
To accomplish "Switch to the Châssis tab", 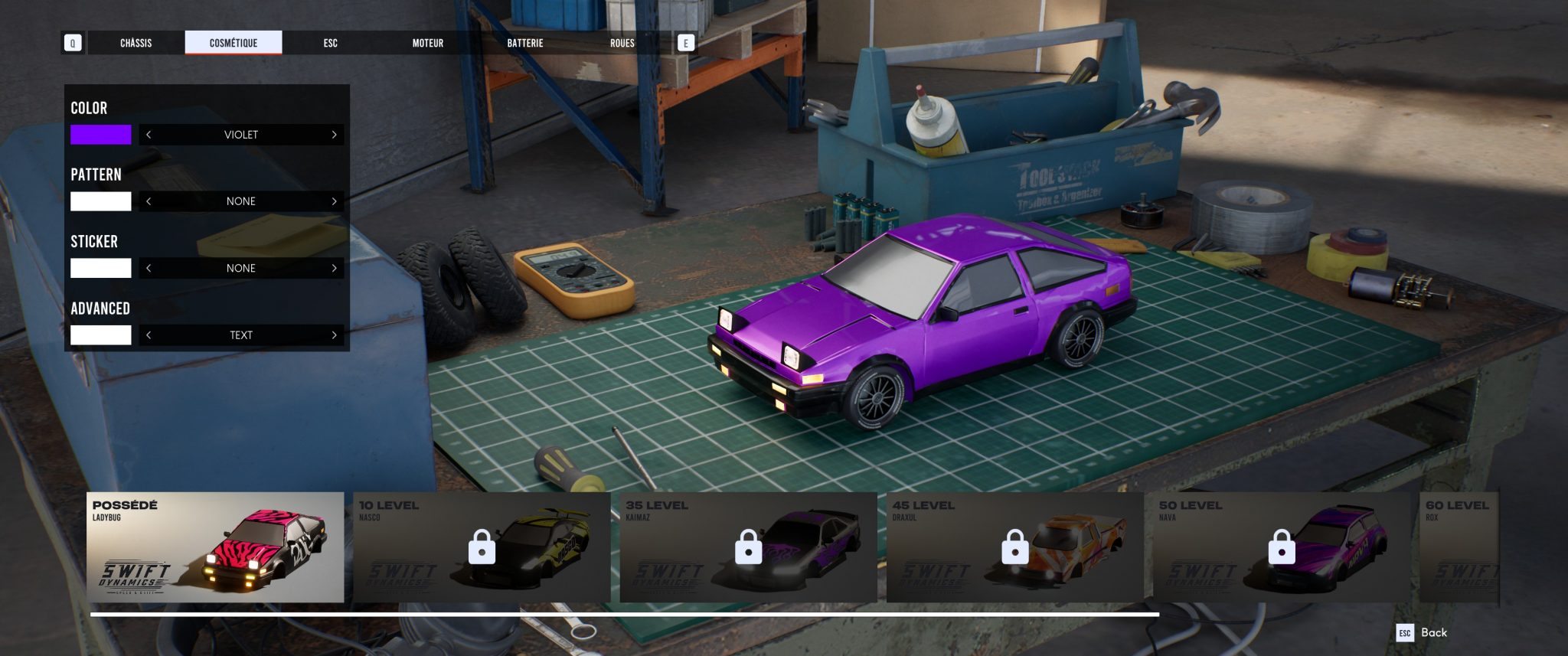I will 136,43.
